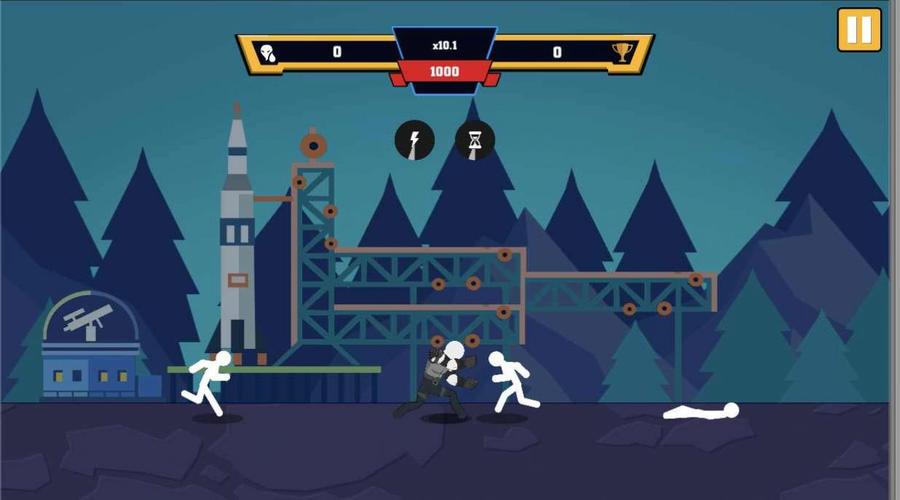Activate the lightning bolt power-up icon
The image size is (900, 500).
414,140
